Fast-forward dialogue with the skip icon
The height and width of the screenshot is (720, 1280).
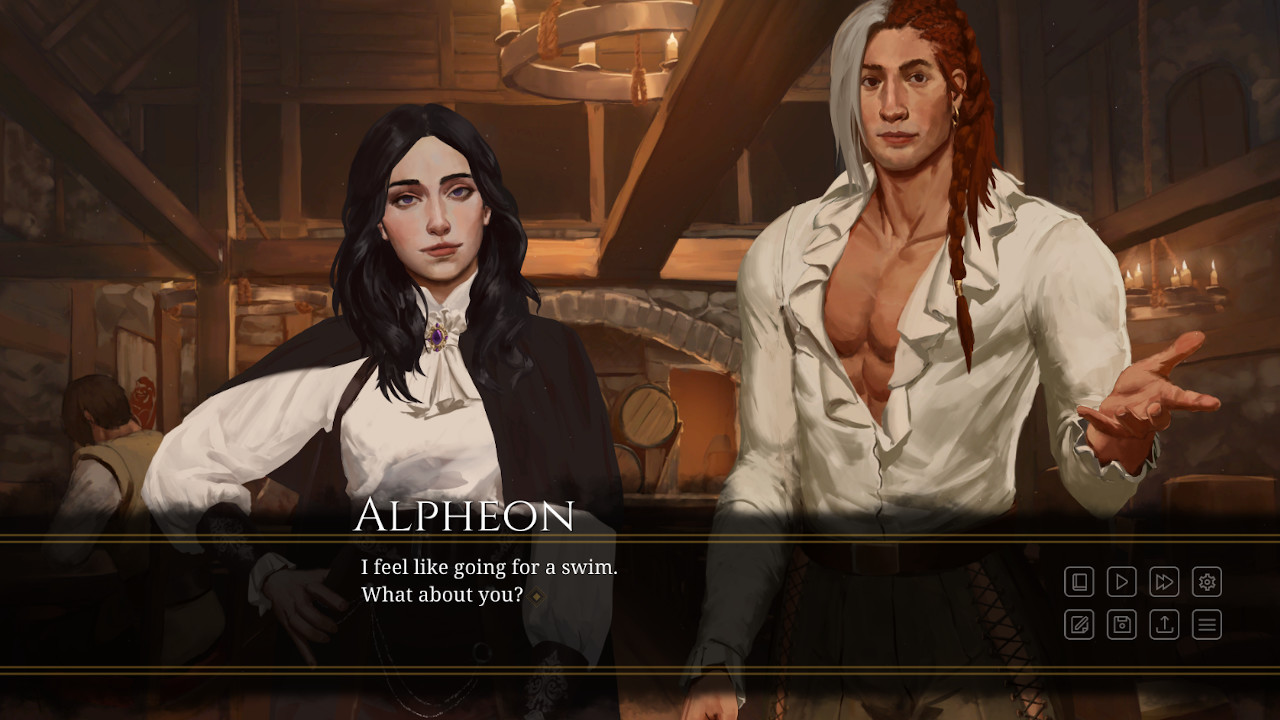pos(1163,582)
